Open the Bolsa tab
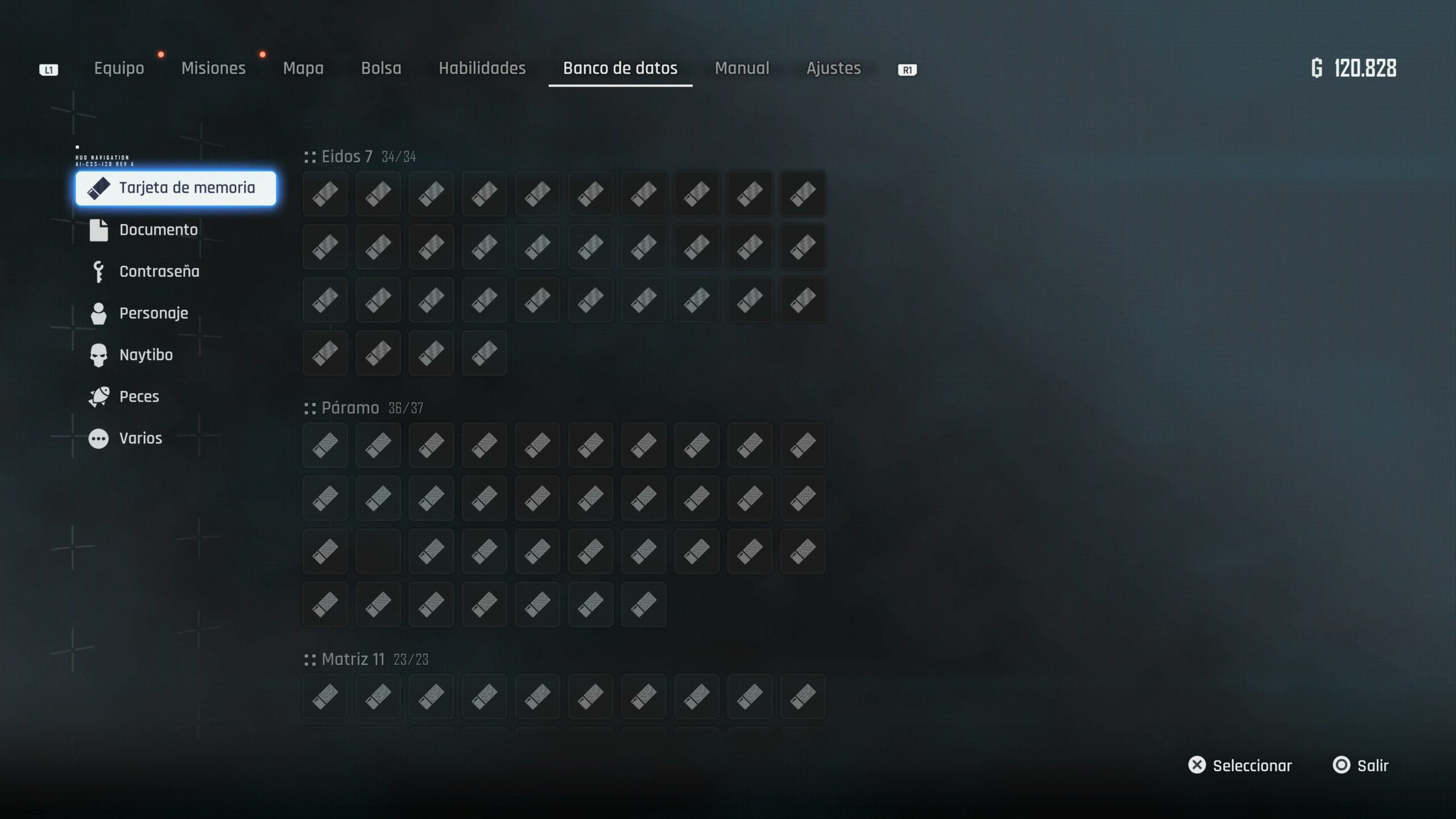 pyautogui.click(x=381, y=68)
